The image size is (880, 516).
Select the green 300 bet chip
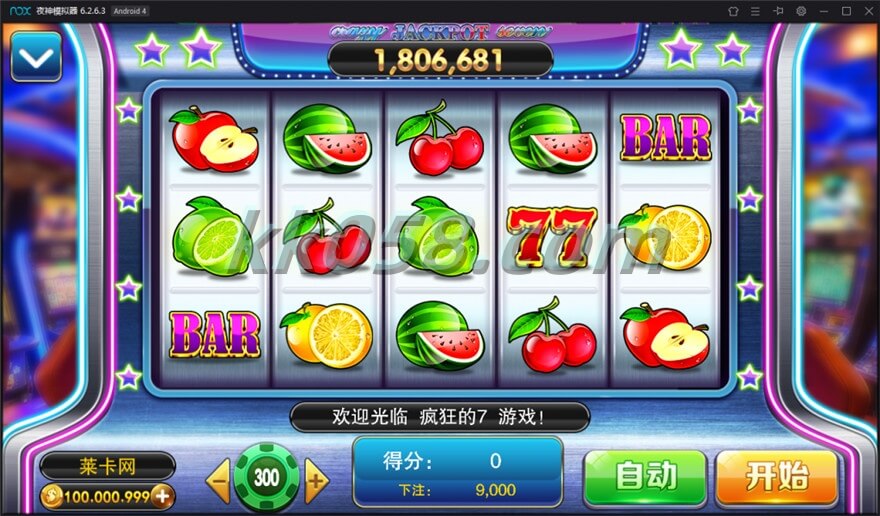coord(267,478)
